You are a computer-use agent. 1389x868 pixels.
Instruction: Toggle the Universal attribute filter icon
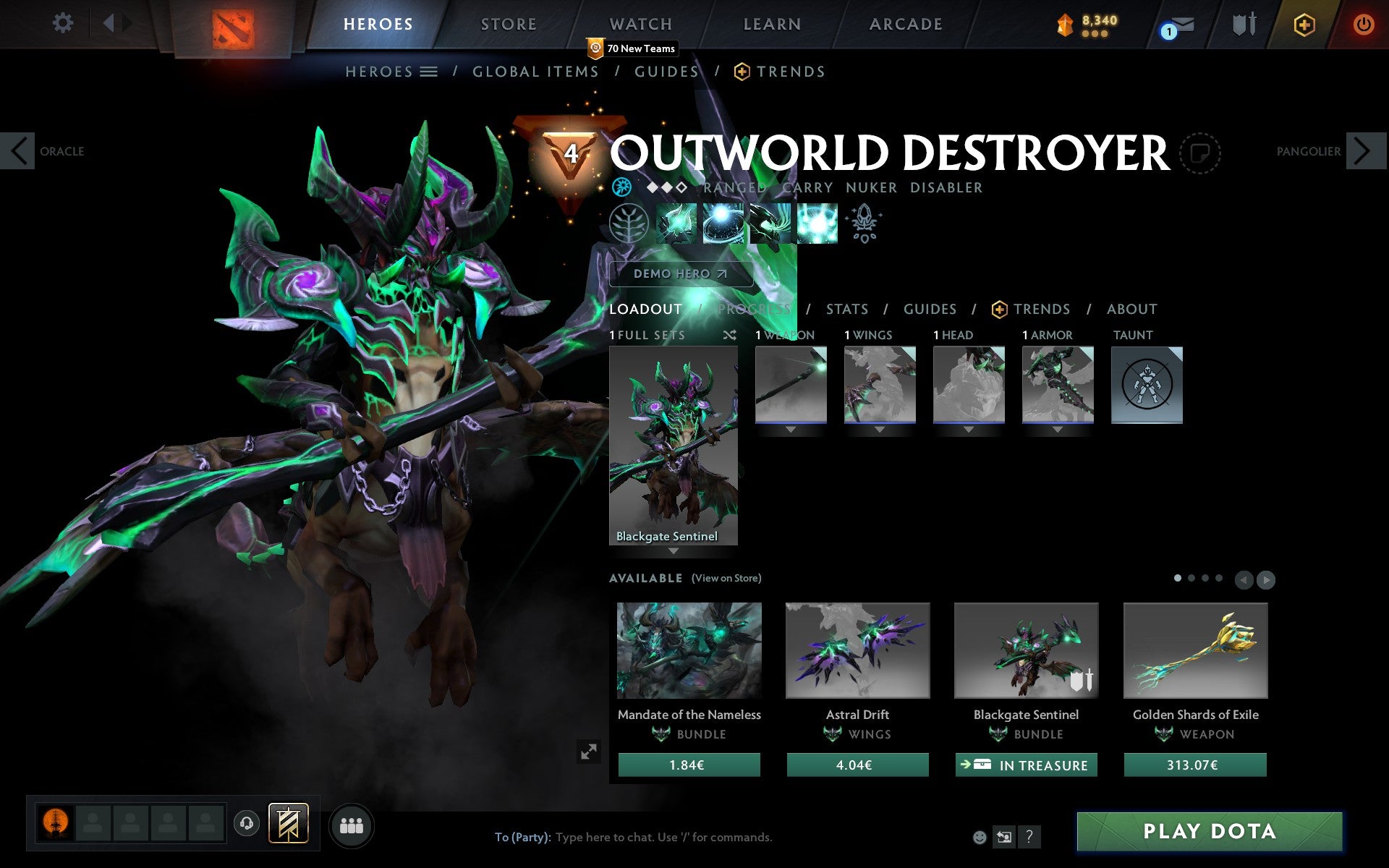point(621,187)
